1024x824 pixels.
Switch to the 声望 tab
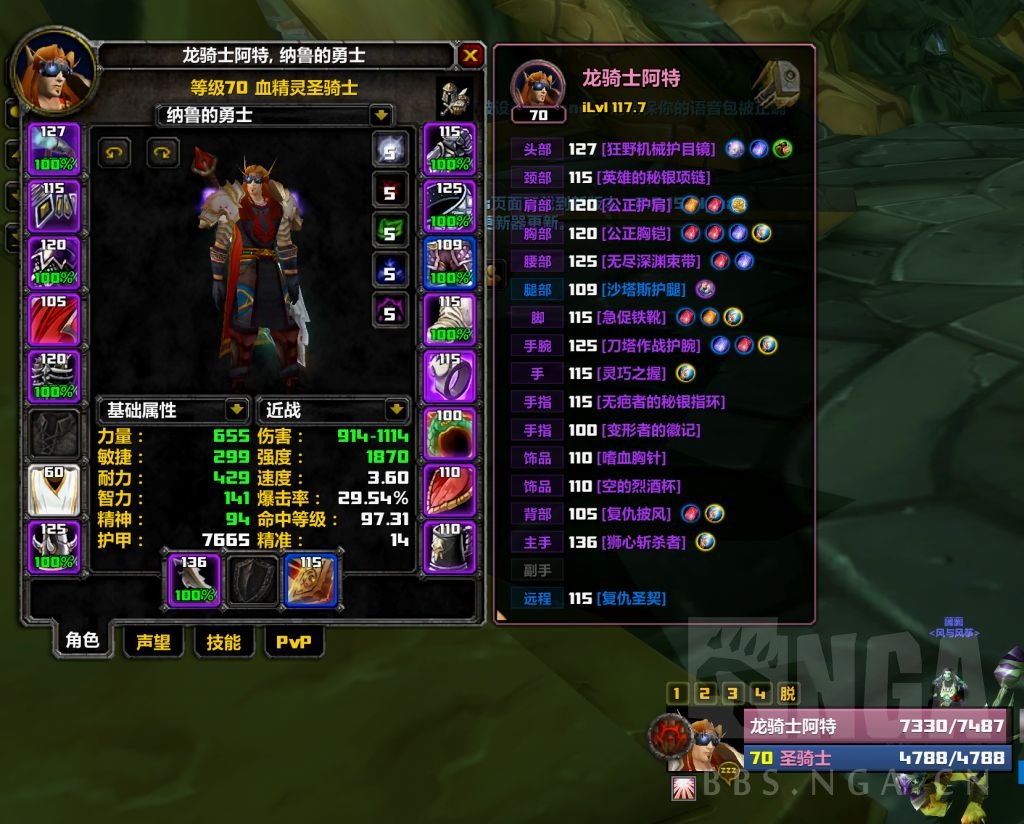tap(153, 642)
